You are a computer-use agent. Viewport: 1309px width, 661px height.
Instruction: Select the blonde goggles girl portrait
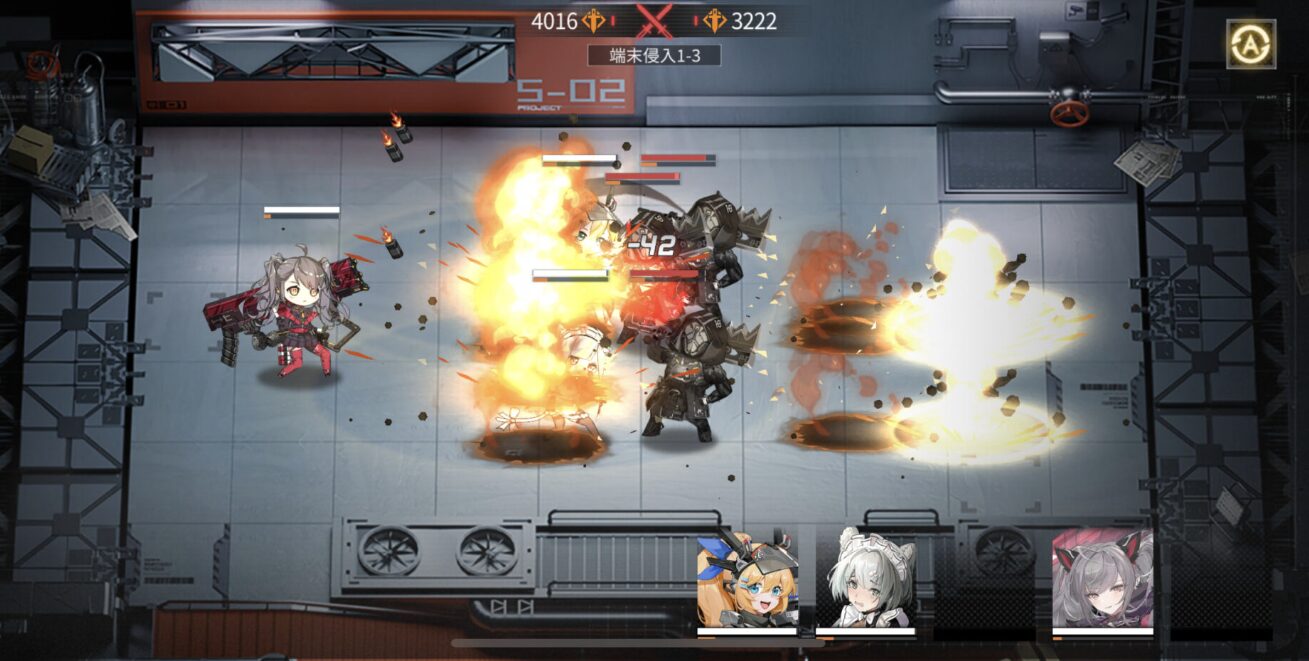point(747,580)
